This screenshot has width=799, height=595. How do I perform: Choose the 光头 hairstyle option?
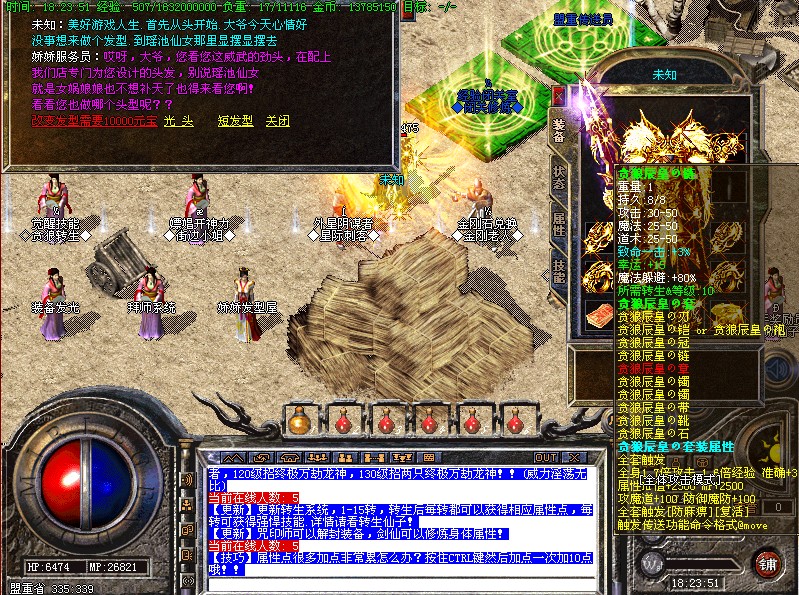click(177, 120)
